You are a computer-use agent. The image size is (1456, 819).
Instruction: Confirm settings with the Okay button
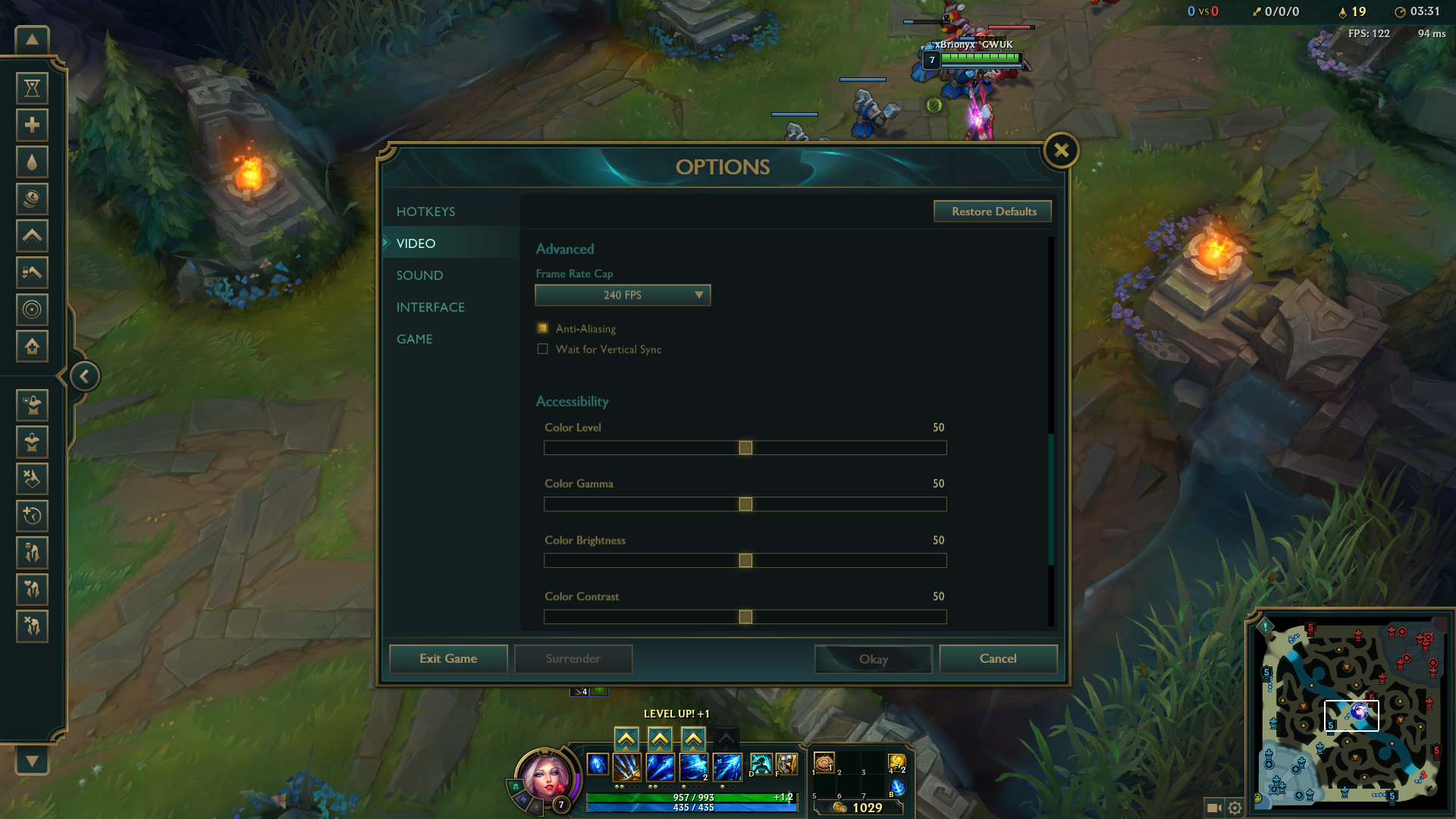pos(874,659)
